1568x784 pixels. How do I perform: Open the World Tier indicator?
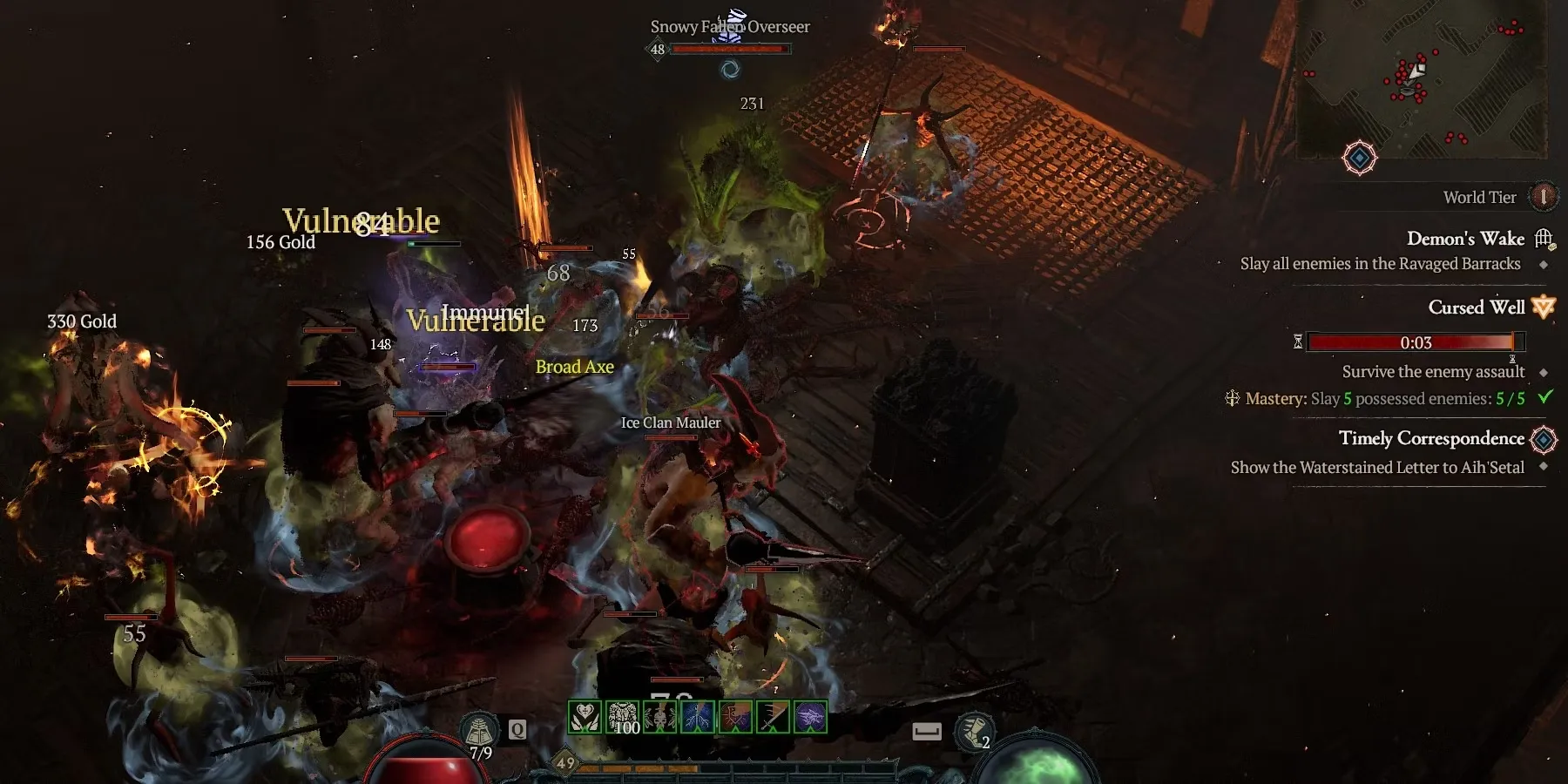pyautogui.click(x=1543, y=197)
